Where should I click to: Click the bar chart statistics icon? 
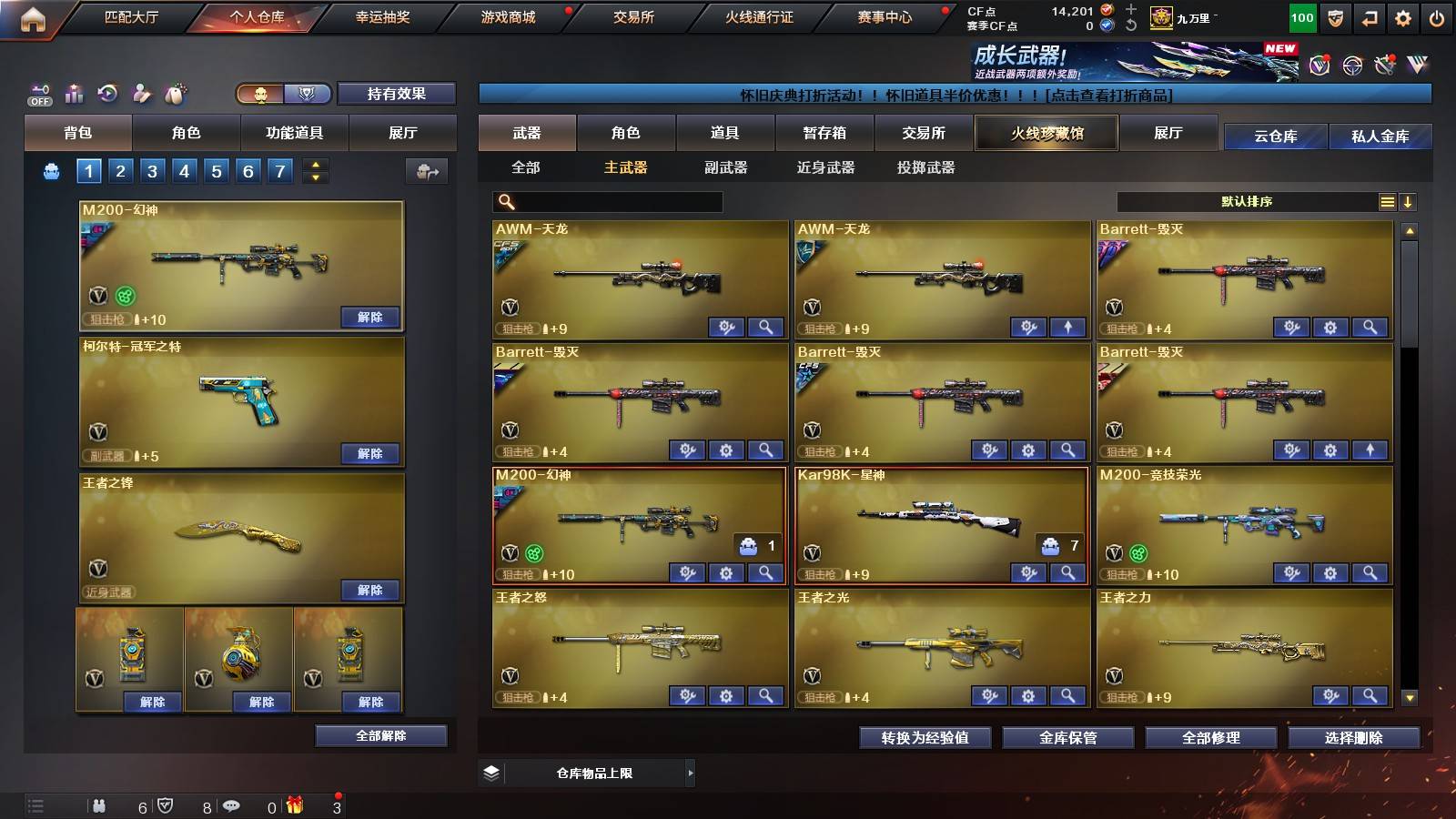(72, 92)
